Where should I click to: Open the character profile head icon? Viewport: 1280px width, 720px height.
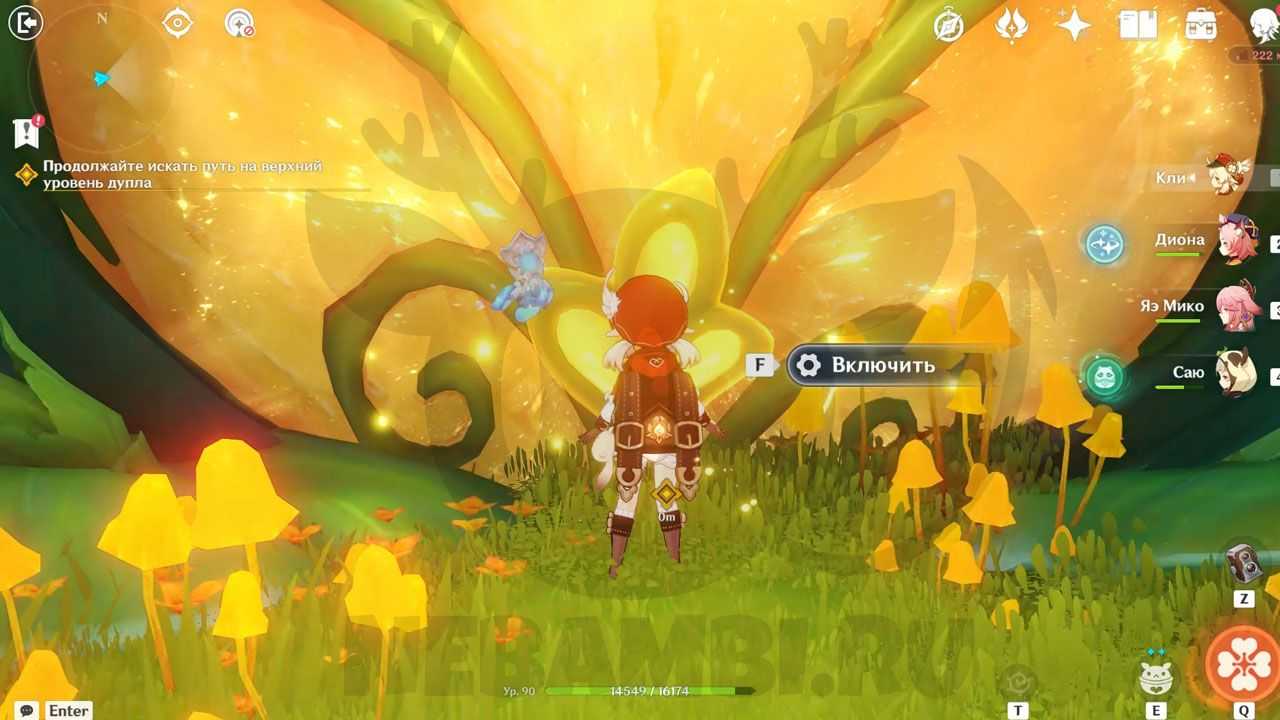pos(1264,25)
